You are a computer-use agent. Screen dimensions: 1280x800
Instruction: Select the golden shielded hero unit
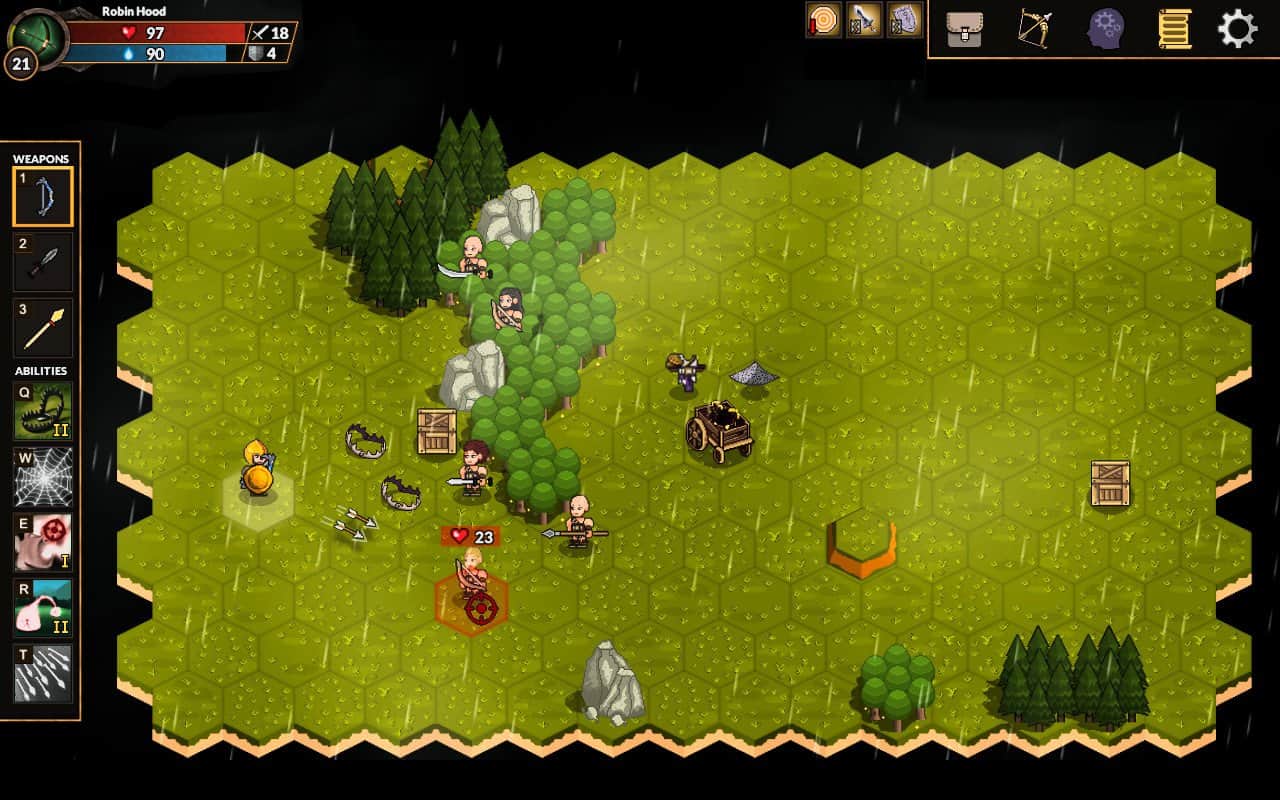click(257, 472)
